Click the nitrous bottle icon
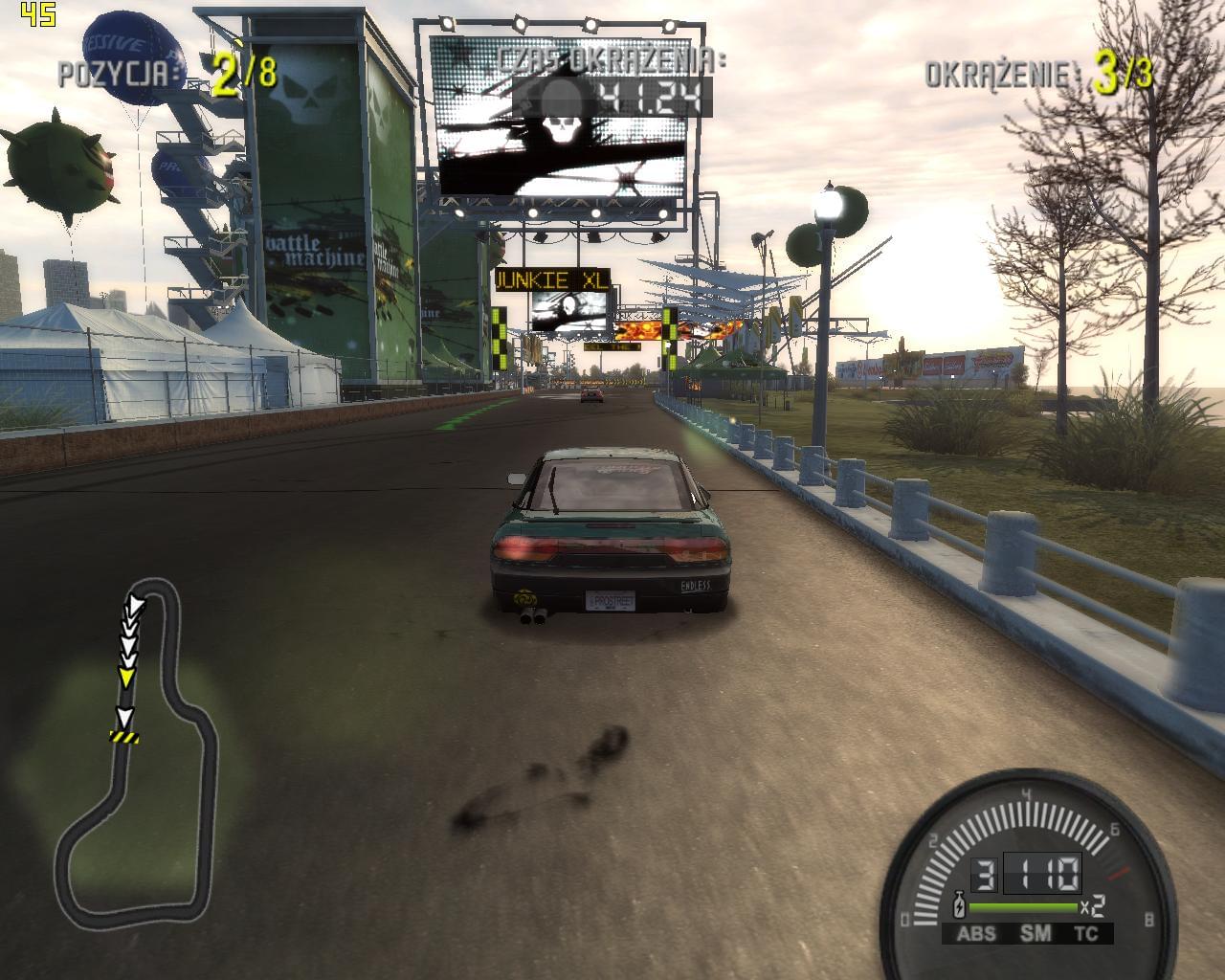Viewport: 1225px width, 980px height. (958, 905)
